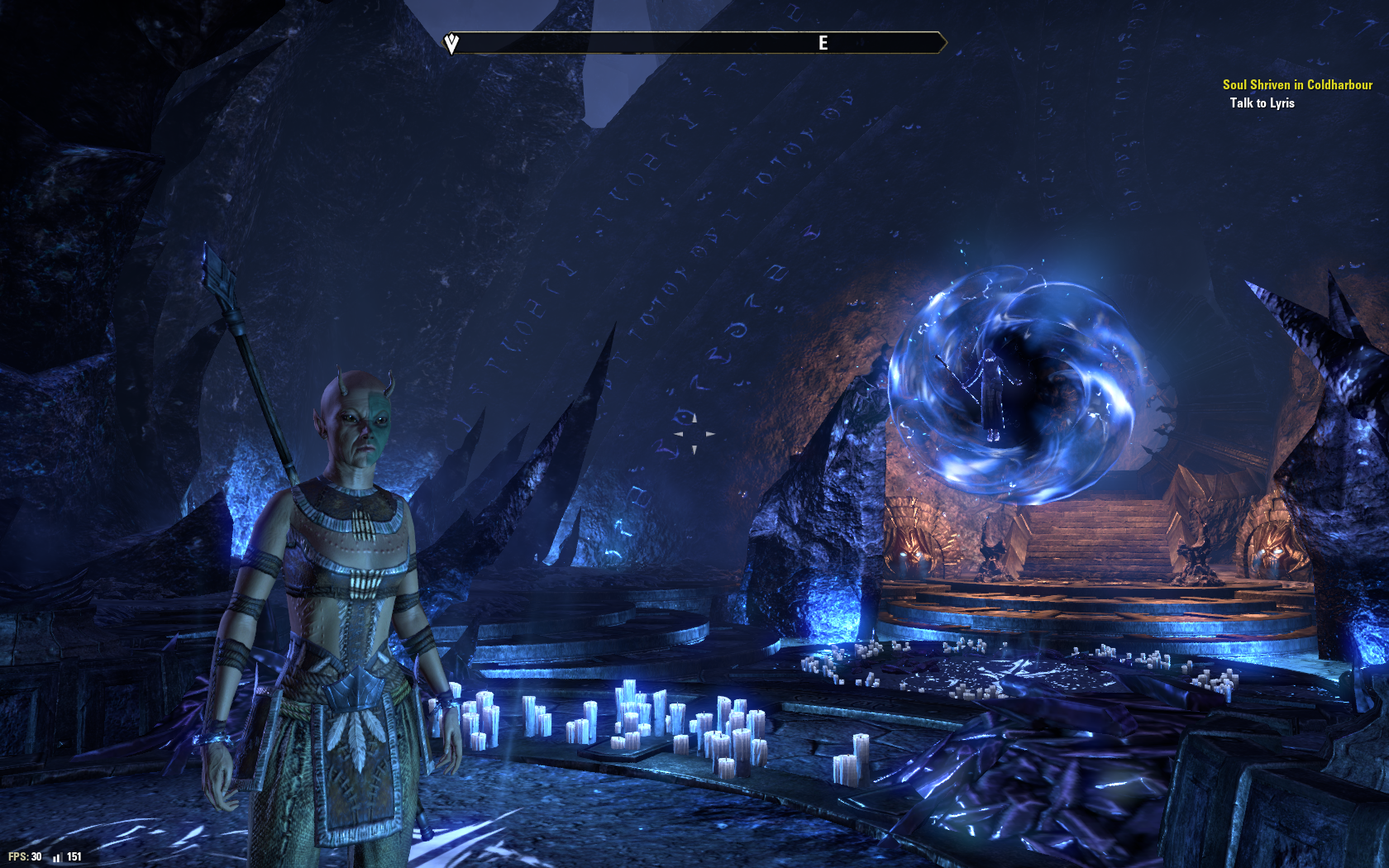Select the Soul Shriven in Coldharbour quest
This screenshot has width=1389, height=868.
[1296, 84]
